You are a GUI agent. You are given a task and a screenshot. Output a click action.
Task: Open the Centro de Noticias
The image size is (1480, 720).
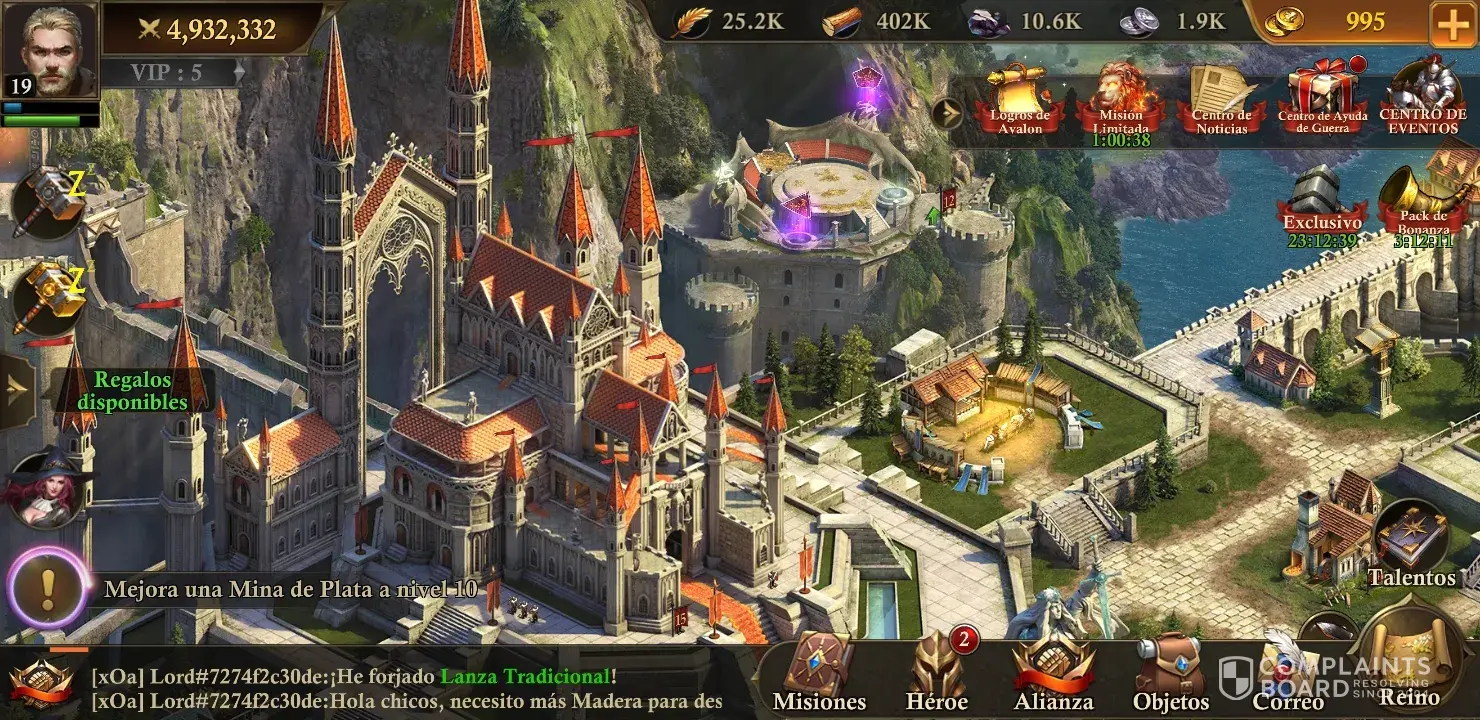(x=1221, y=102)
